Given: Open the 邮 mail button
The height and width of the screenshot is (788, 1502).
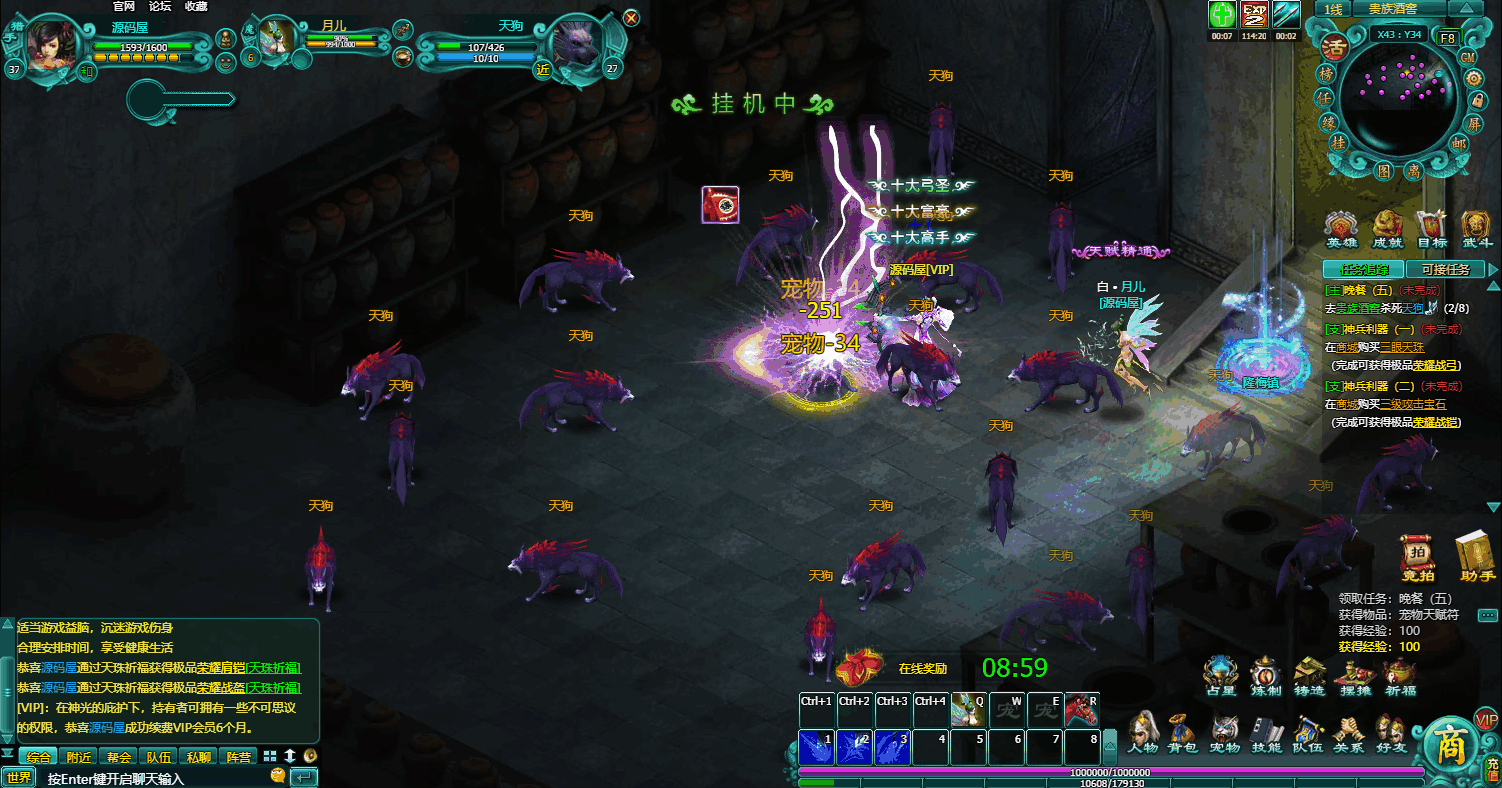Looking at the screenshot, I should [1458, 143].
